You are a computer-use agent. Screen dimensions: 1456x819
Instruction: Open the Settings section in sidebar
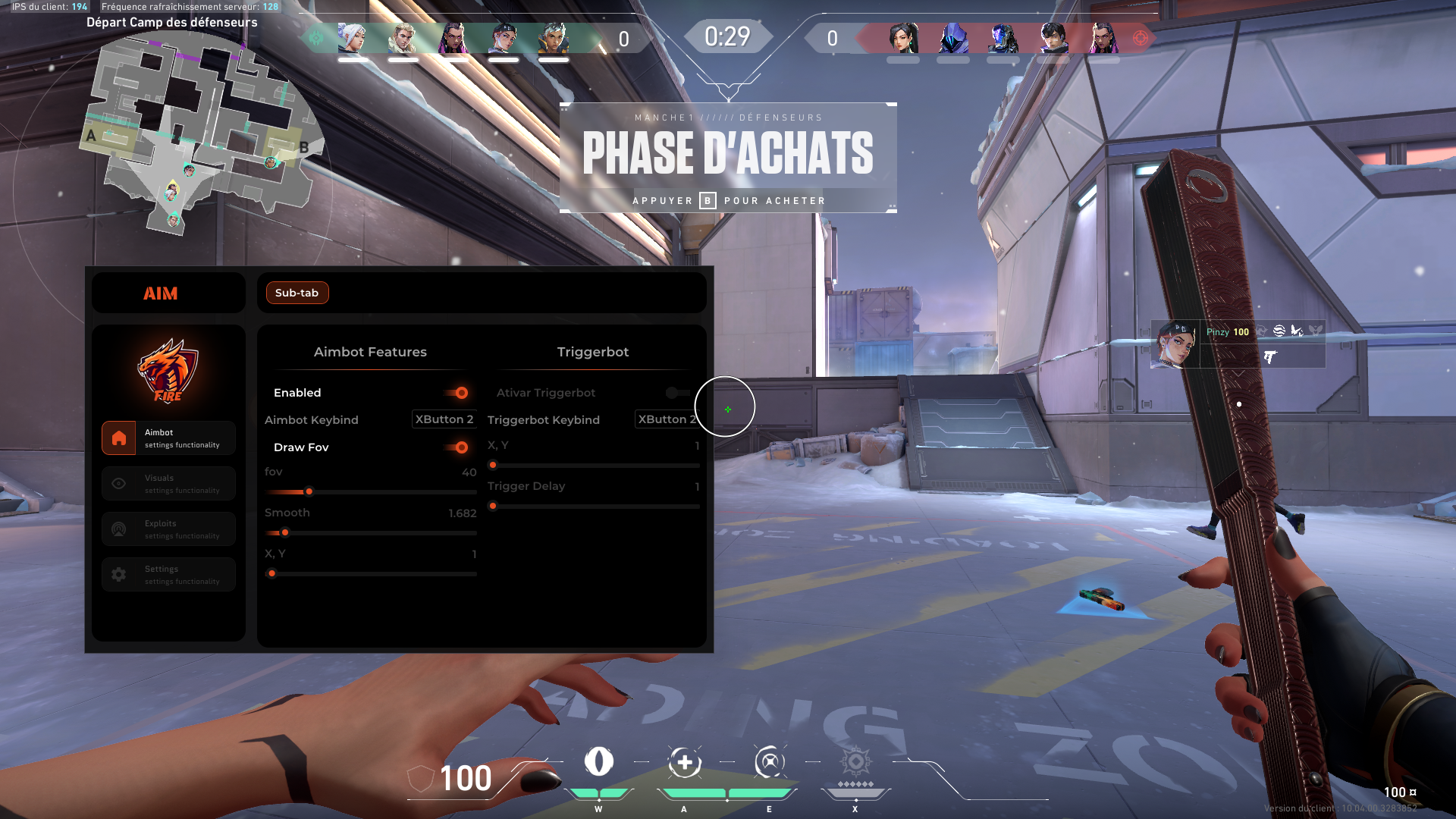168,575
